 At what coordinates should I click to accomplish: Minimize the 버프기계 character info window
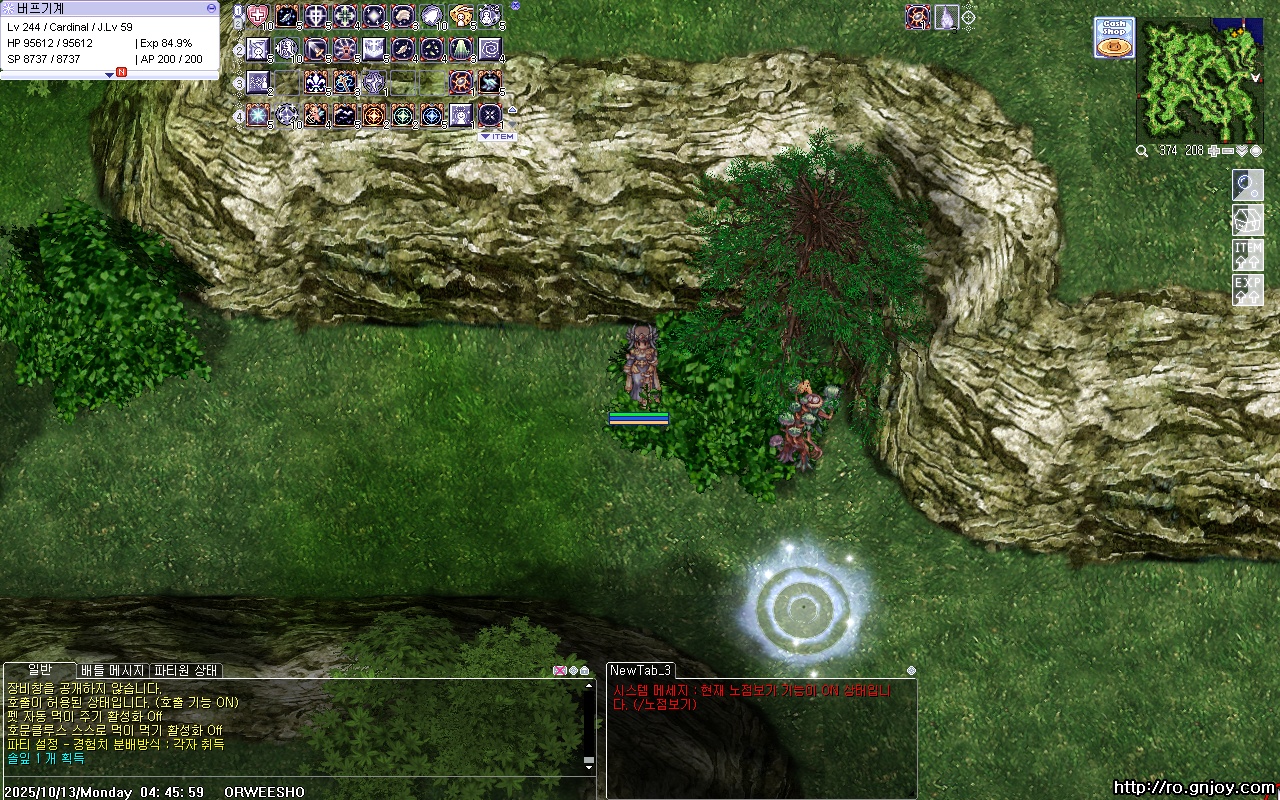point(211,8)
